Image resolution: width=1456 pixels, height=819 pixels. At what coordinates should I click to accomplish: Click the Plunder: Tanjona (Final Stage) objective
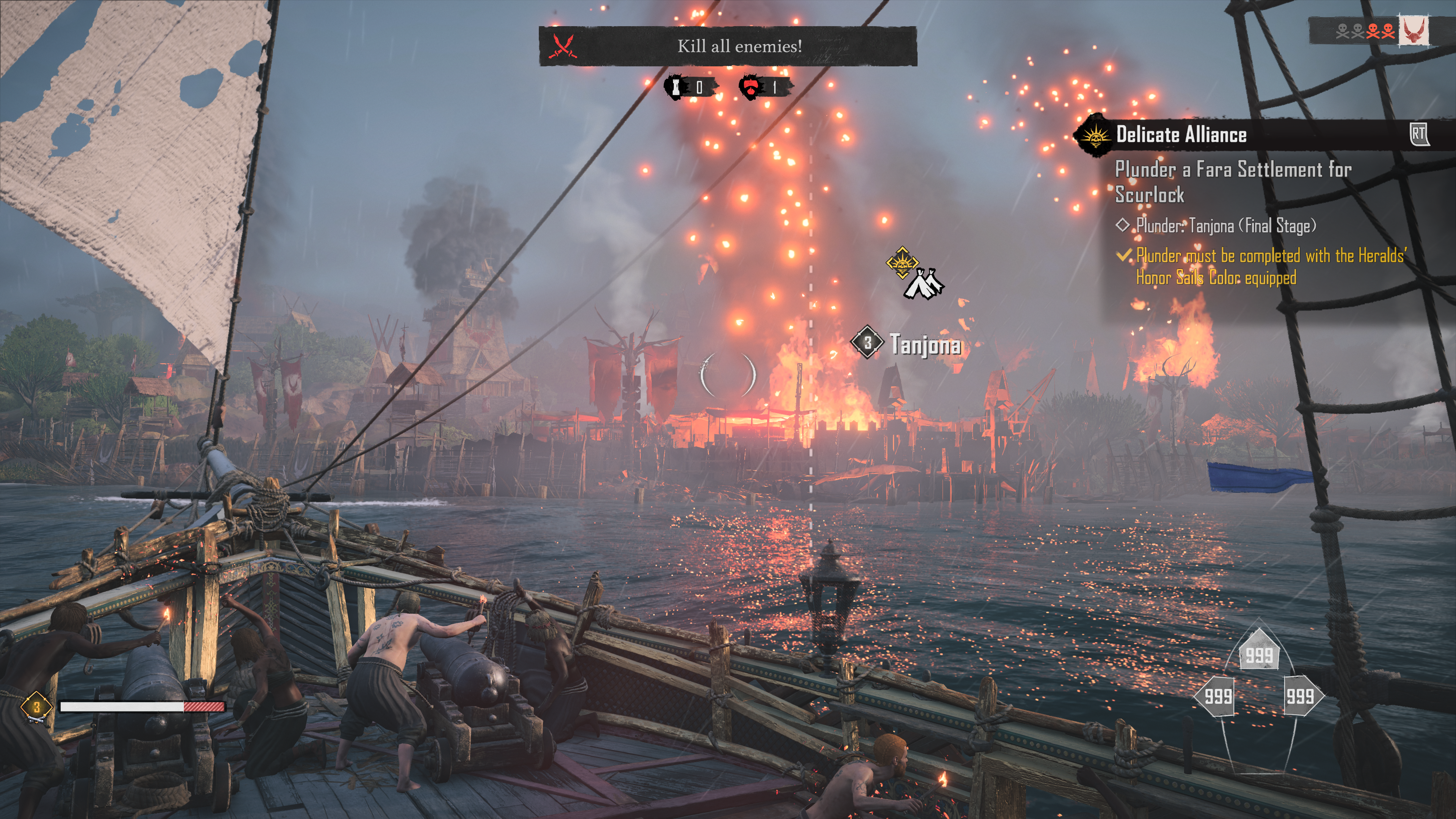click(1225, 226)
